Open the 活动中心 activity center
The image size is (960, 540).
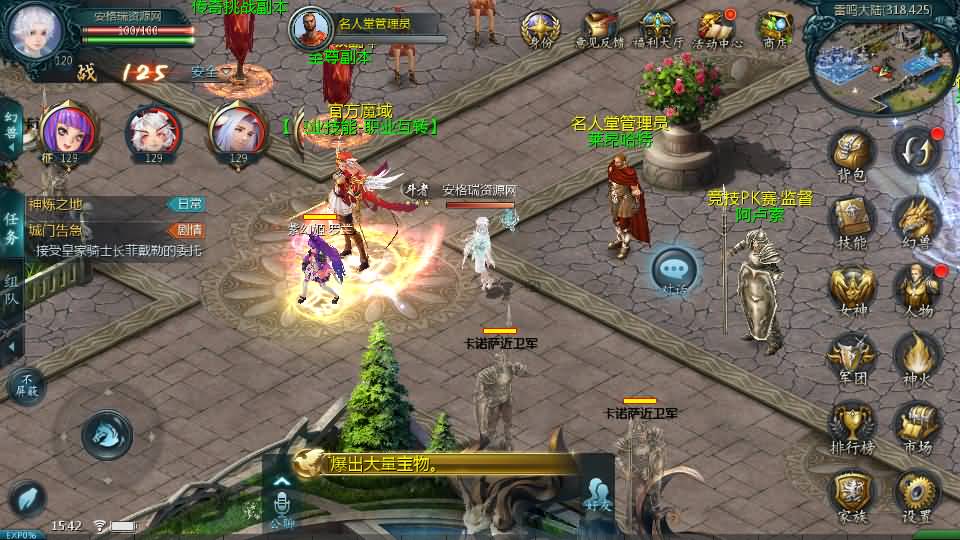pyautogui.click(x=716, y=29)
